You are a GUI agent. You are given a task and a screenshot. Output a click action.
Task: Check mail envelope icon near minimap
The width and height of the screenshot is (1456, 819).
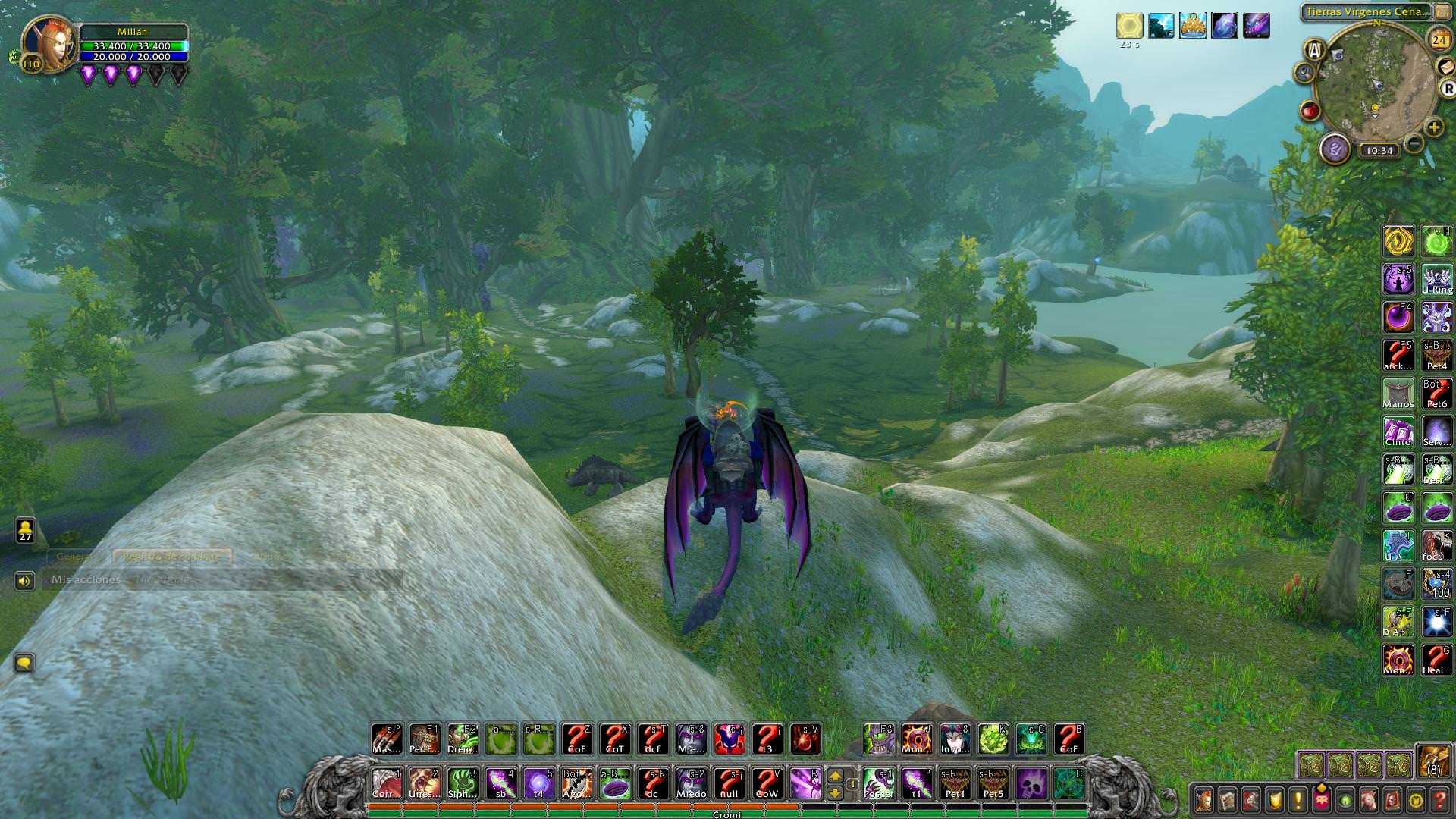(1446, 67)
